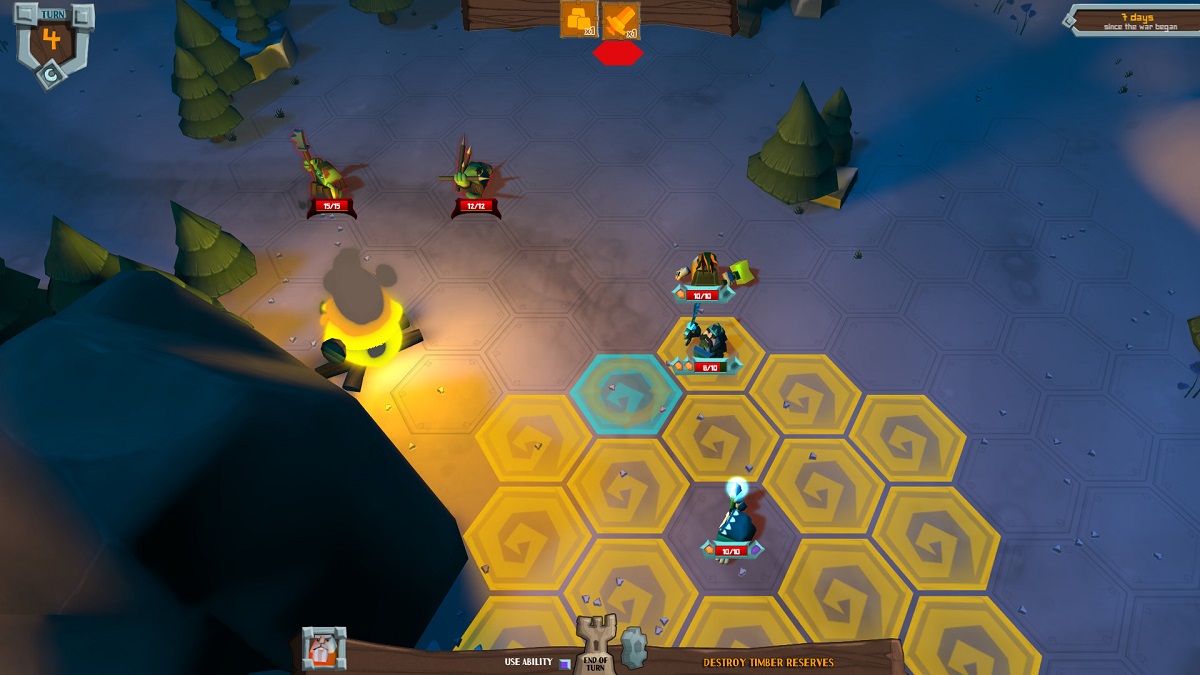Select the axe dwarf with 10/10 health
Image resolution: width=1200 pixels, height=675 pixels.
coord(706,270)
